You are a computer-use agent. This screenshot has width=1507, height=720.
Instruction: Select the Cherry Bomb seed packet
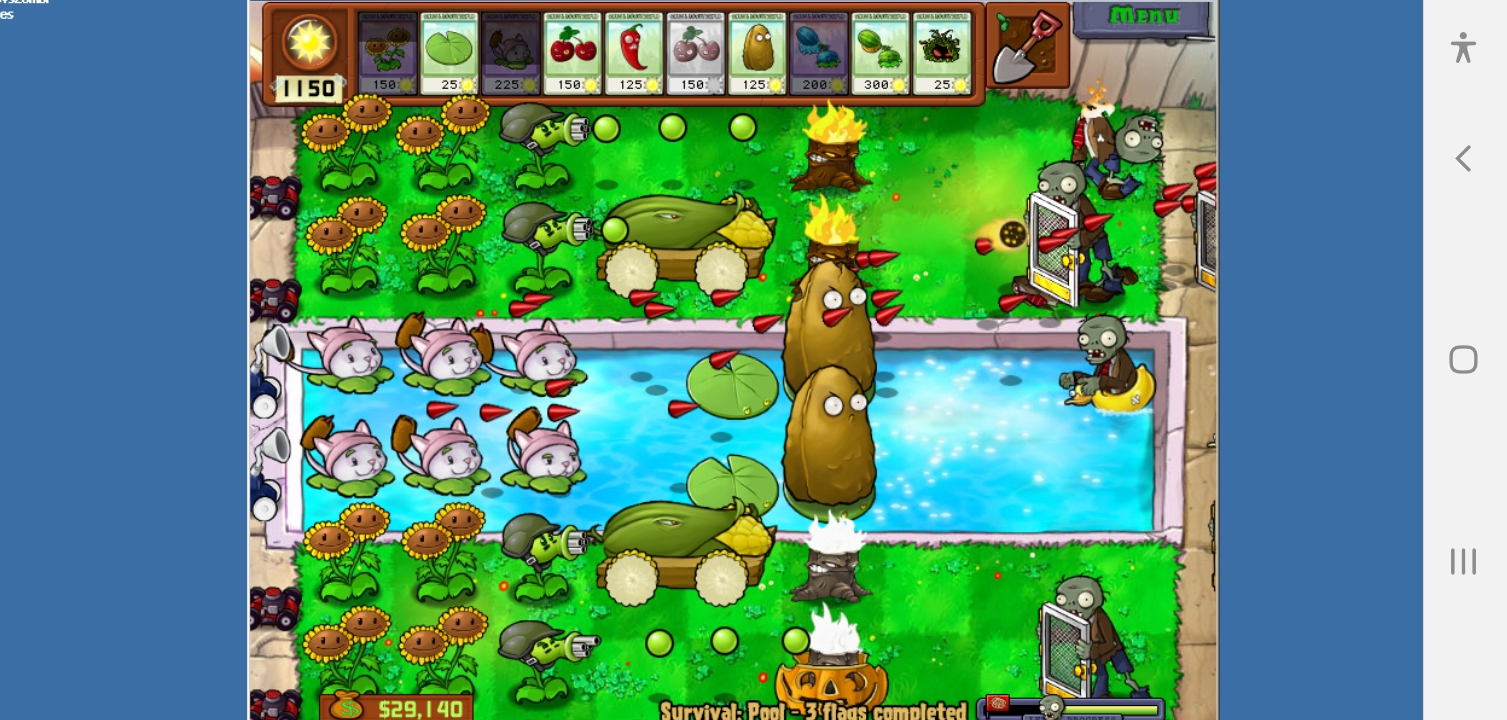tap(572, 52)
